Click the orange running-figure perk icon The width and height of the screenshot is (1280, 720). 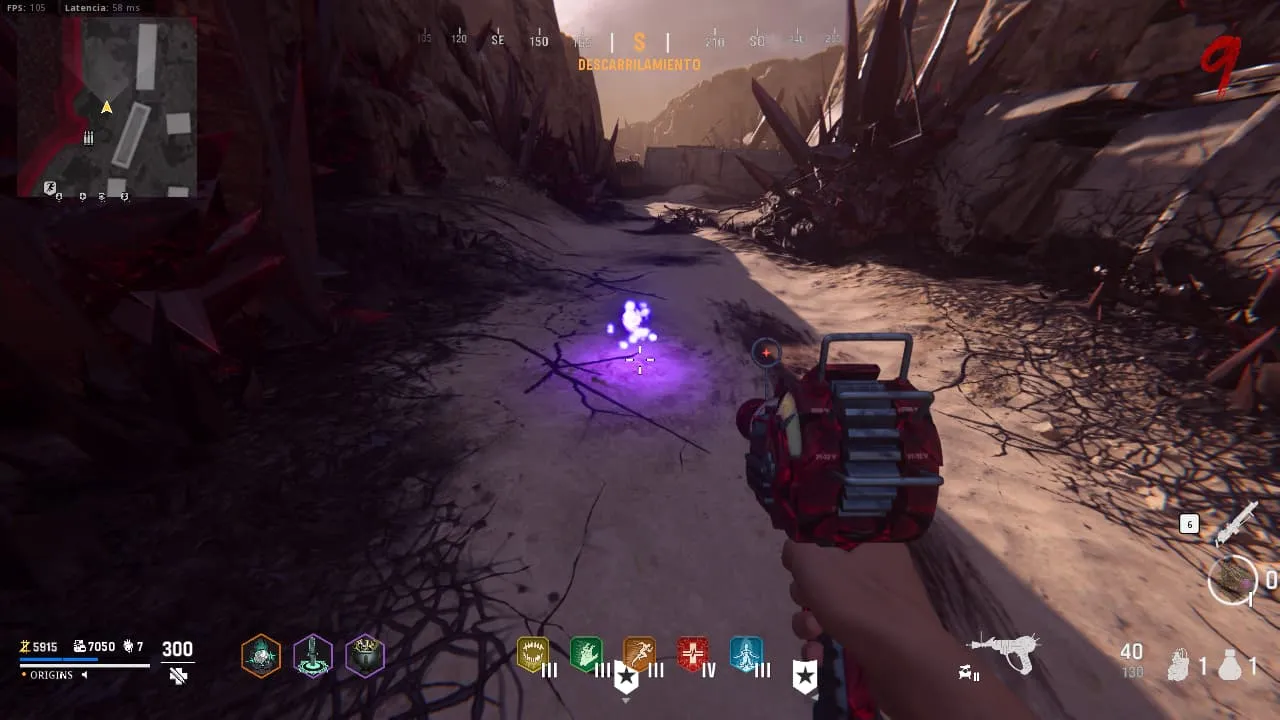coord(639,654)
